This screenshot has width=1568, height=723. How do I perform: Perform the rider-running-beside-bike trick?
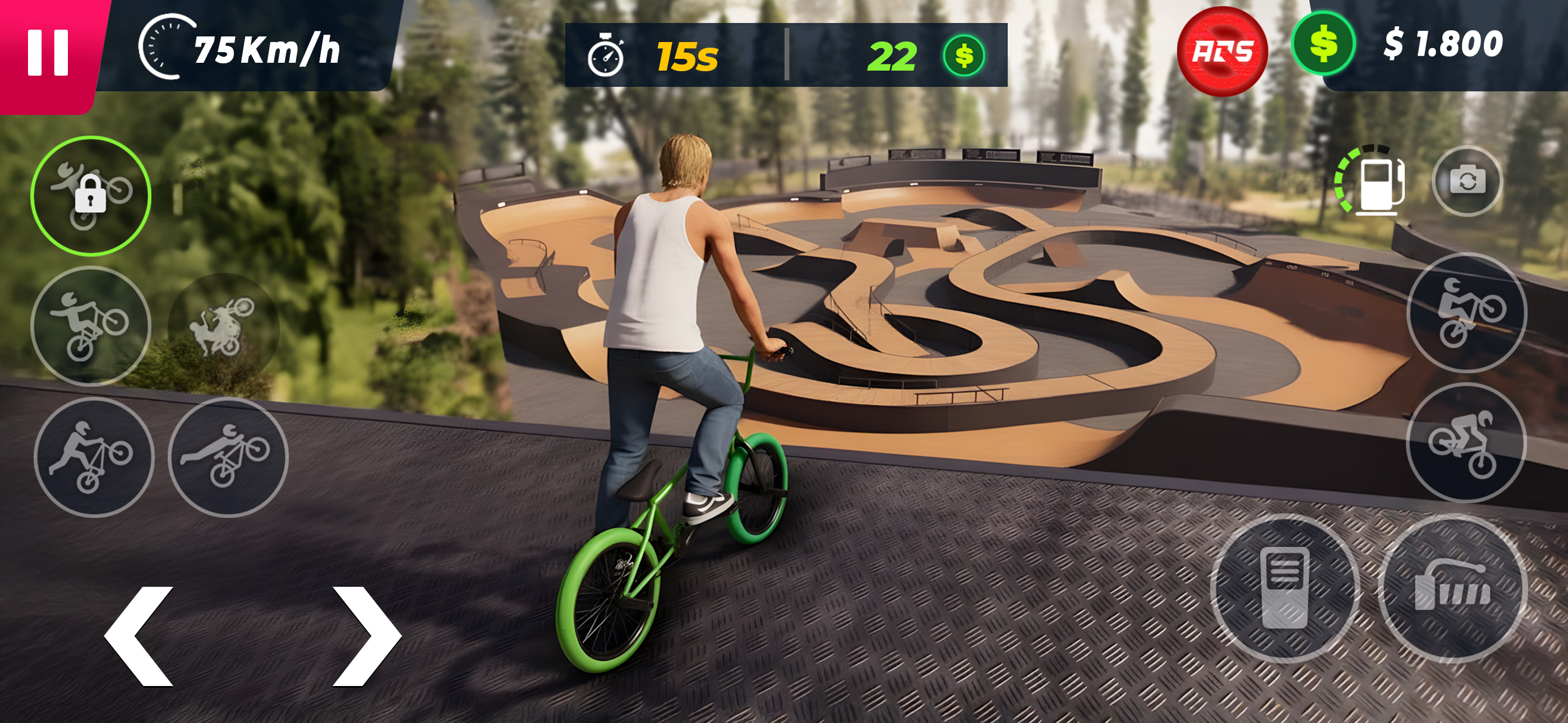93,457
